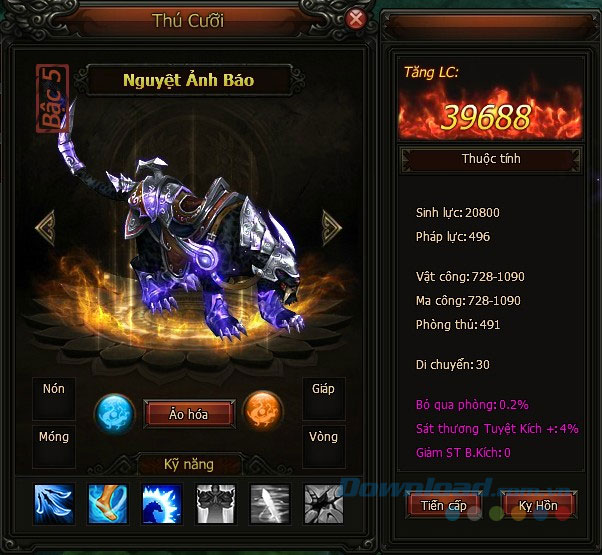602x555 pixels.
Task: Open Tiến cấp mount upgrade
Action: [x=441, y=505]
